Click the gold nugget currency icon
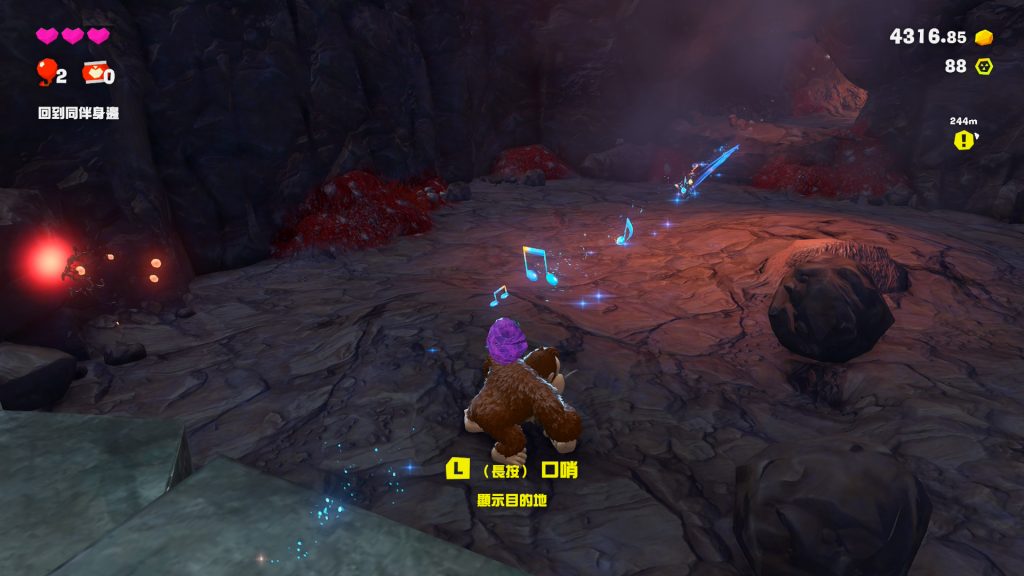The width and height of the screenshot is (1024, 576). (x=984, y=37)
